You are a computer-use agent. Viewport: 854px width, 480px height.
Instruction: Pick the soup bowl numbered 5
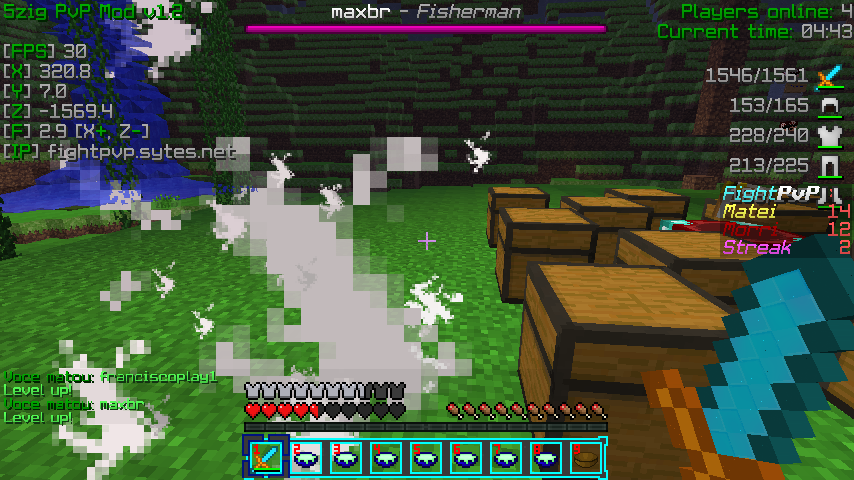tap(425, 457)
